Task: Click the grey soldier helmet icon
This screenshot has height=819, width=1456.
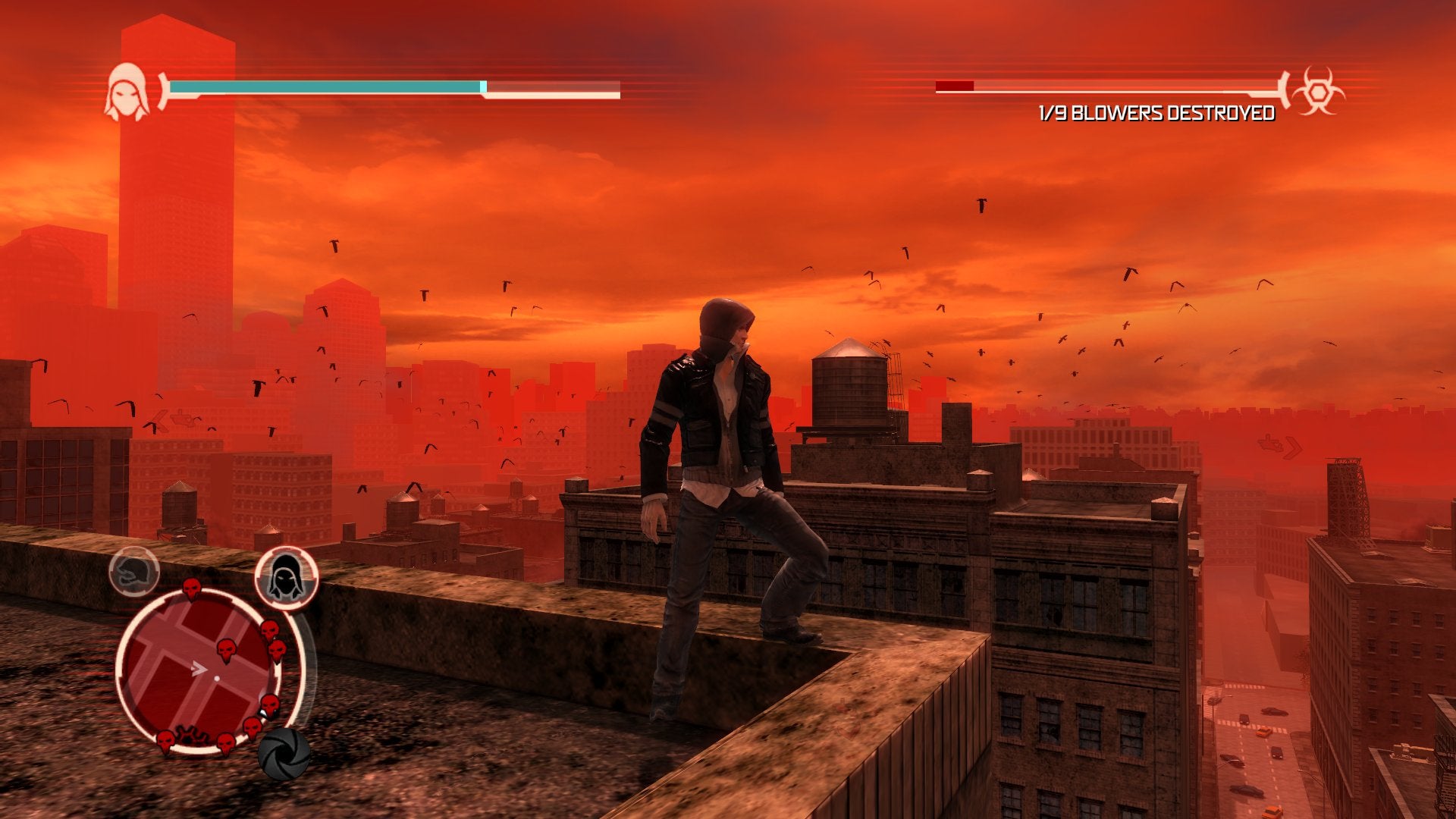Action: [134, 571]
